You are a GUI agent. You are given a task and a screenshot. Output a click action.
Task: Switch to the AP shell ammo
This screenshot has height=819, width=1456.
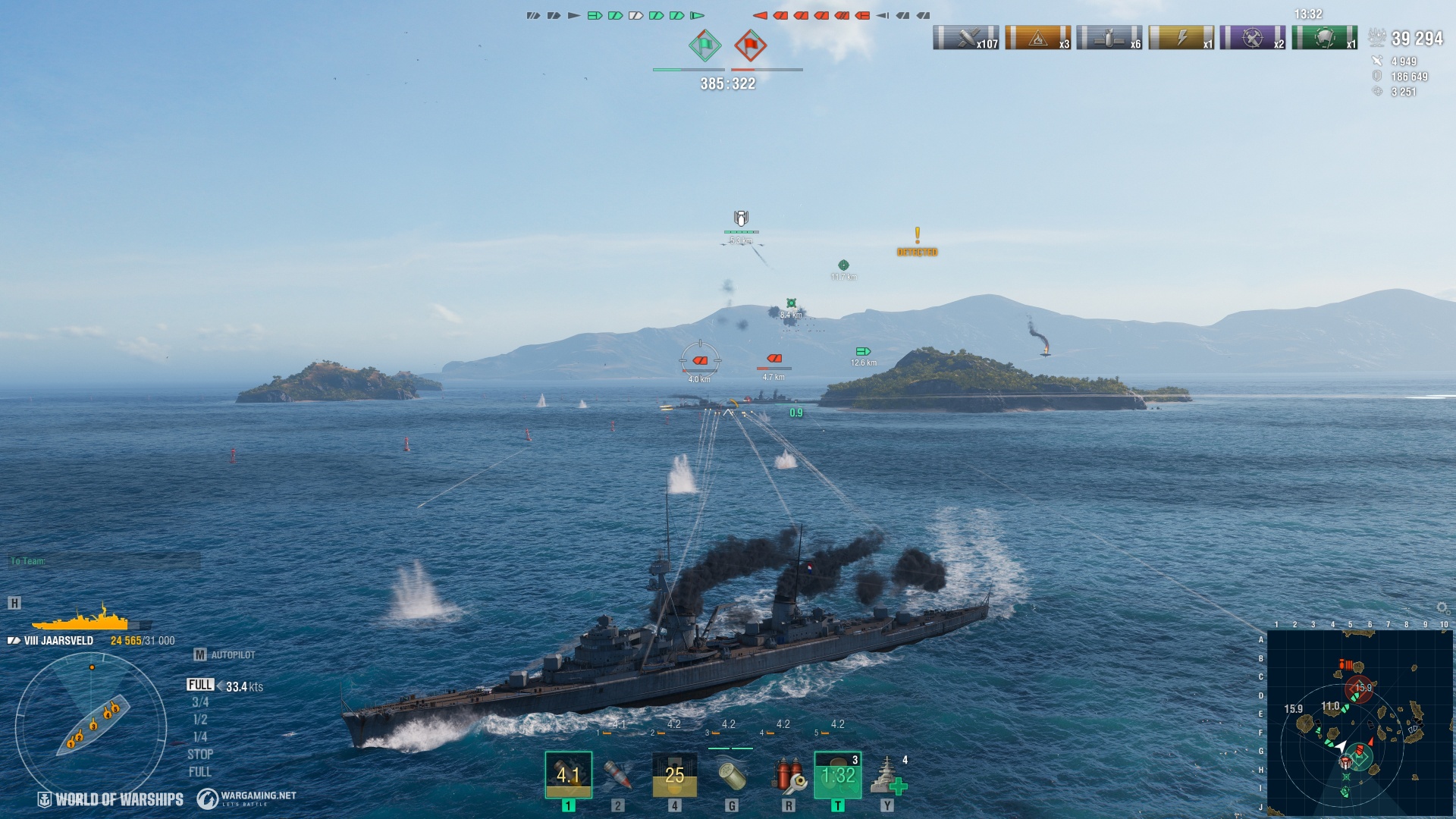pyautogui.click(x=618, y=775)
